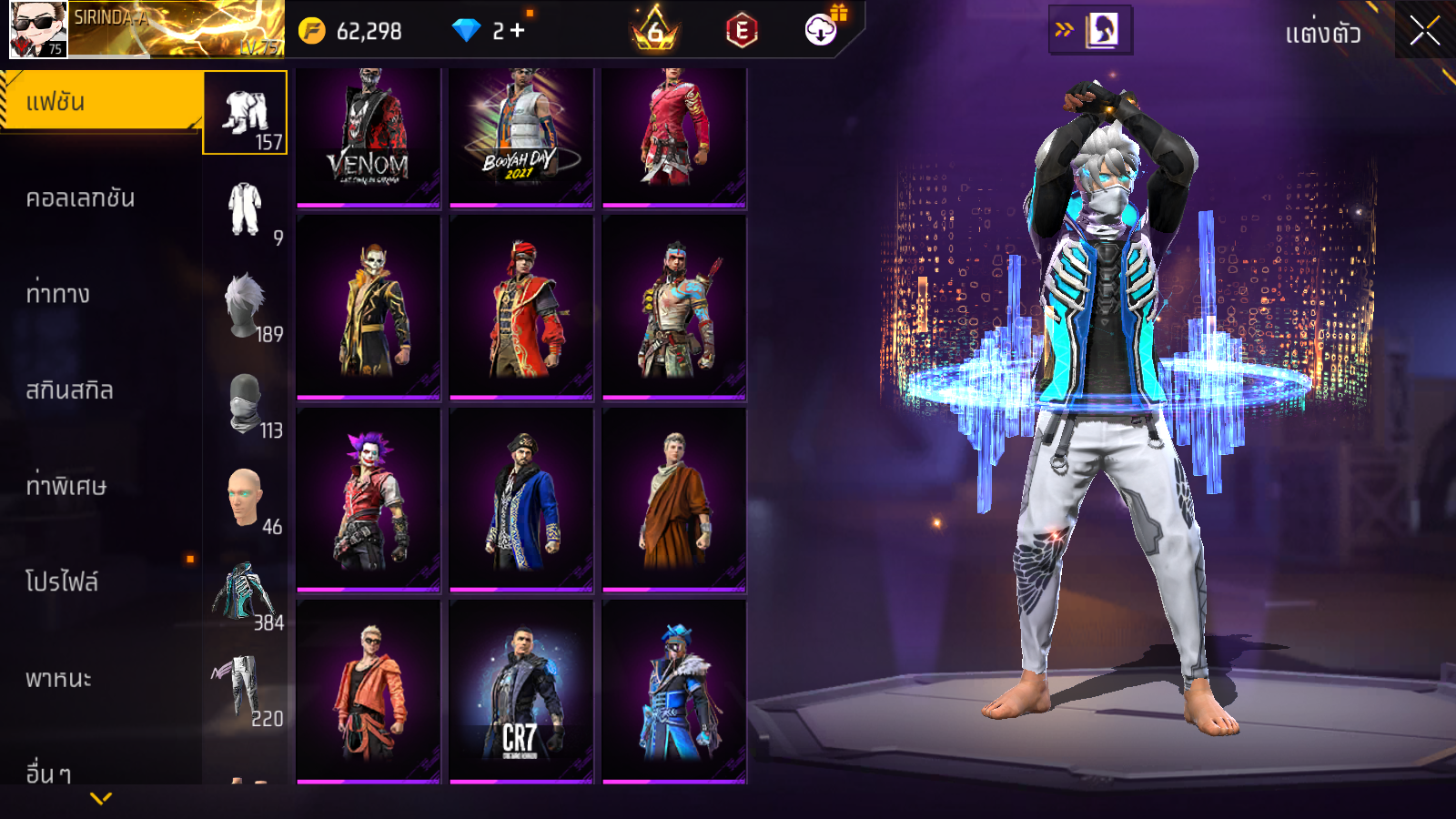The image size is (1456, 819).
Task: Select the แฟชั่น category tab
Action: (x=100, y=102)
